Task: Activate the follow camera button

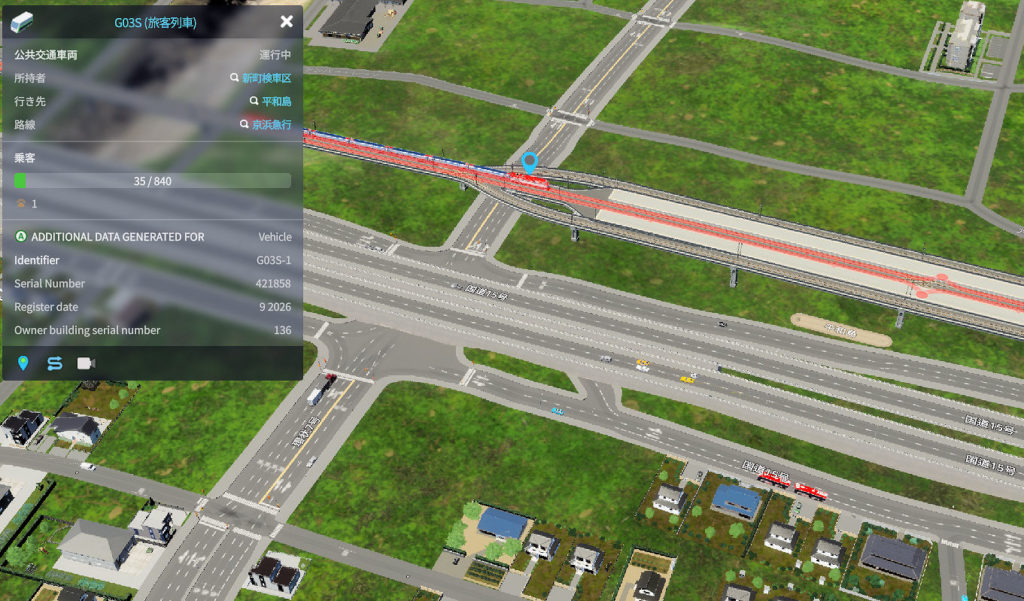Action: click(86, 362)
